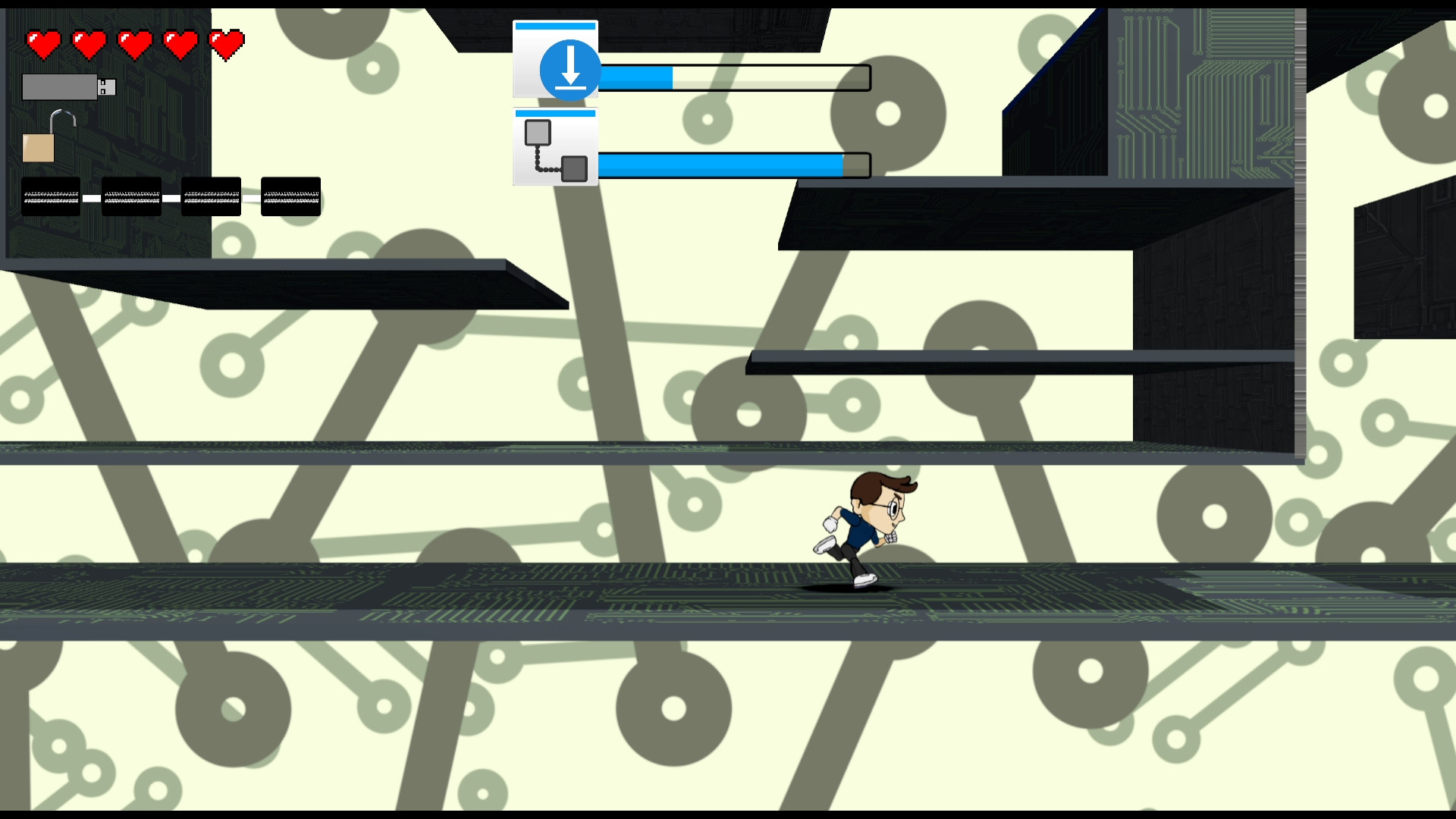Select the second data block icon
The height and width of the screenshot is (819, 1456).
[x=130, y=196]
